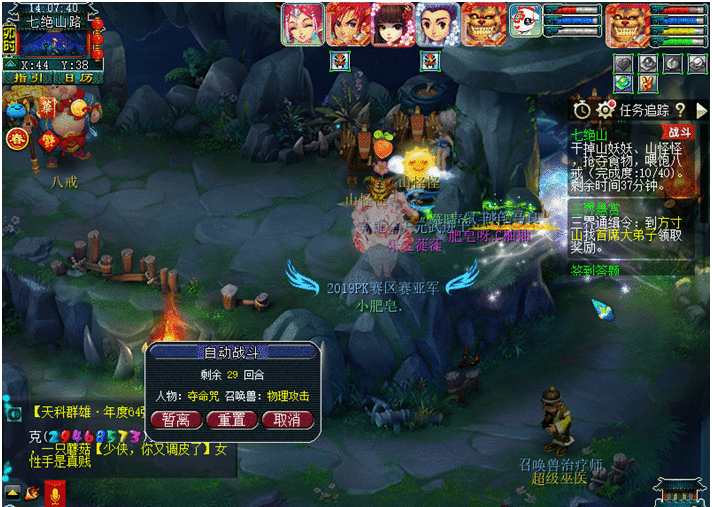The width and height of the screenshot is (712, 507).
Task: Expand the chat box with the up arrow
Action: pos(12,491)
